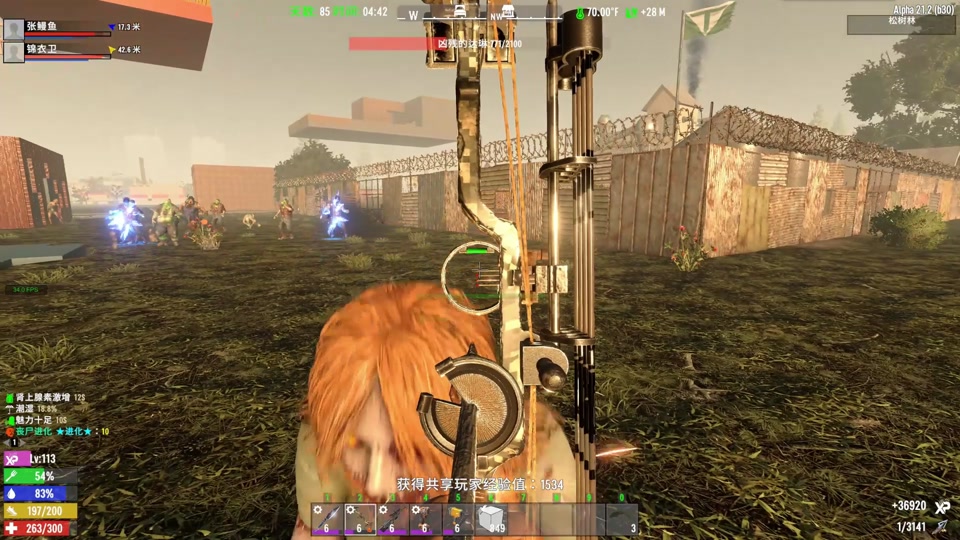Select the rifle in hotbar slot 3
Image resolution: width=960 pixels, height=540 pixels.
[x=393, y=519]
